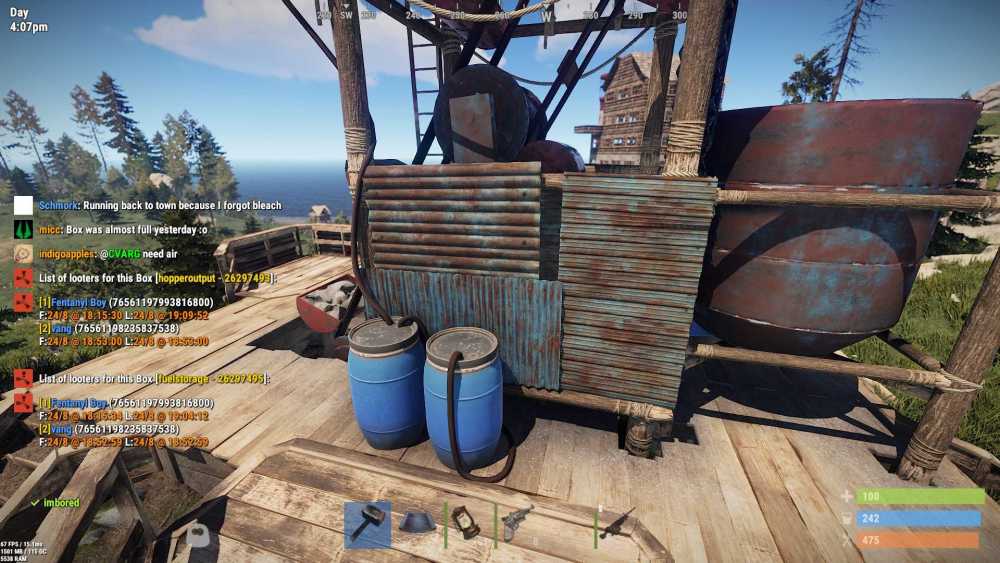Click the fuelstorage box looters message
Image resolution: width=1000 pixels, height=563 pixels.
pyautogui.click(x=151, y=379)
